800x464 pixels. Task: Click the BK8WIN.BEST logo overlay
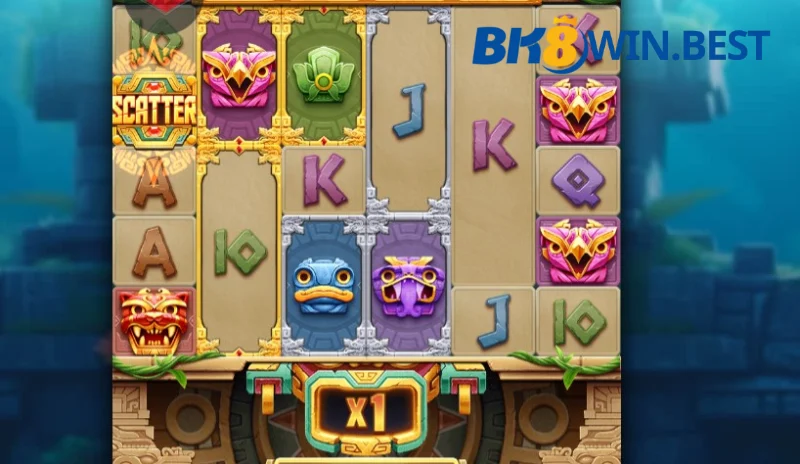pos(620,44)
